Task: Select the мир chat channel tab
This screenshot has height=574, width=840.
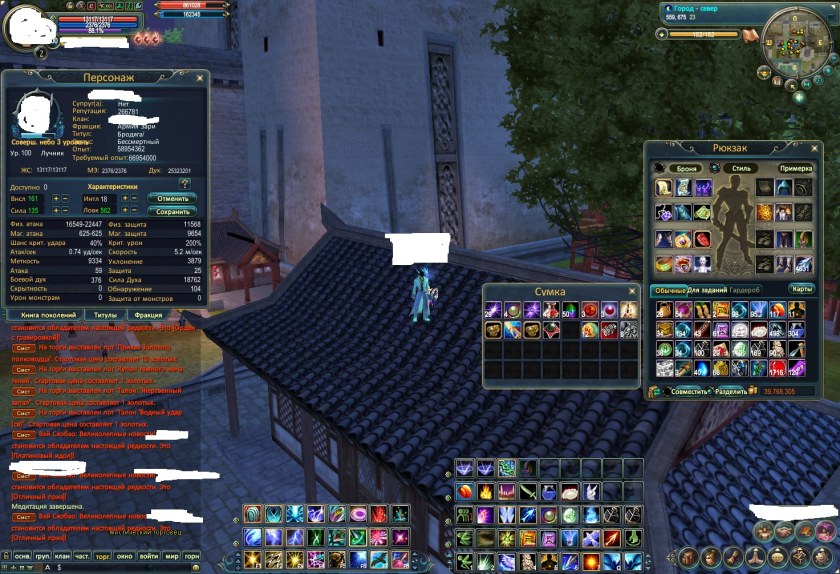Action: (x=170, y=556)
